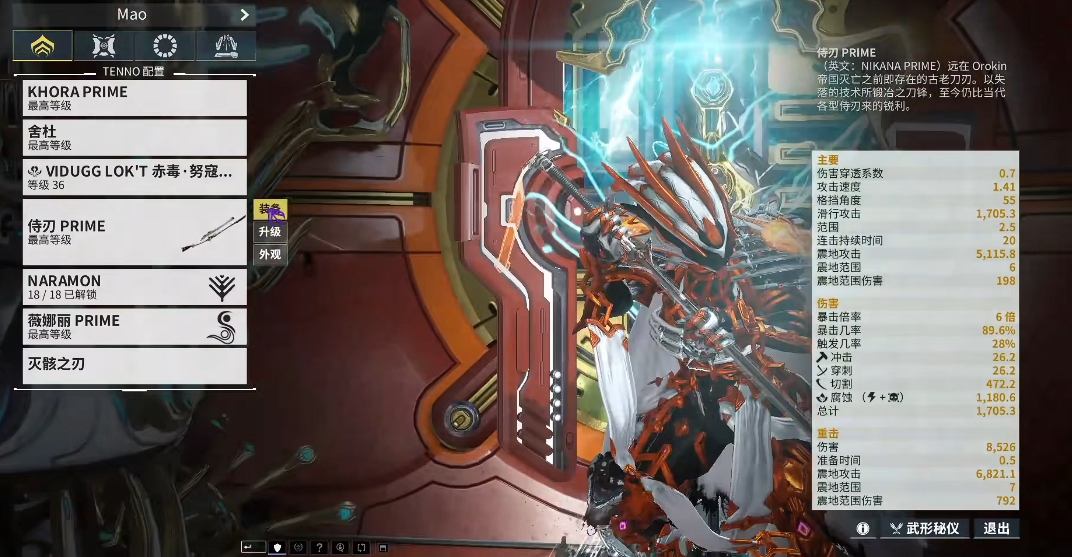Choose the 外观 appearance option

pos(270,254)
